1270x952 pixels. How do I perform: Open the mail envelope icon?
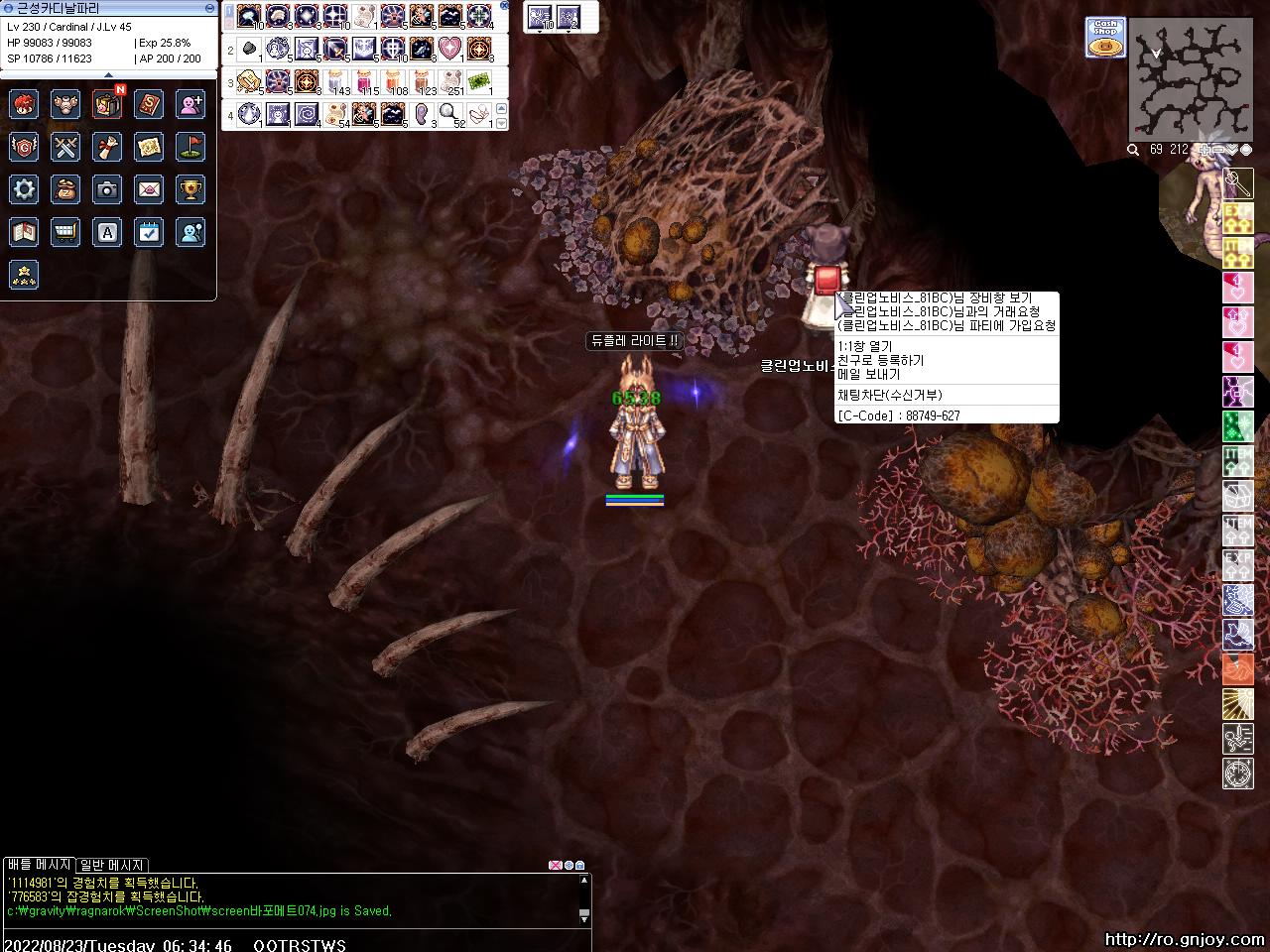coord(149,188)
